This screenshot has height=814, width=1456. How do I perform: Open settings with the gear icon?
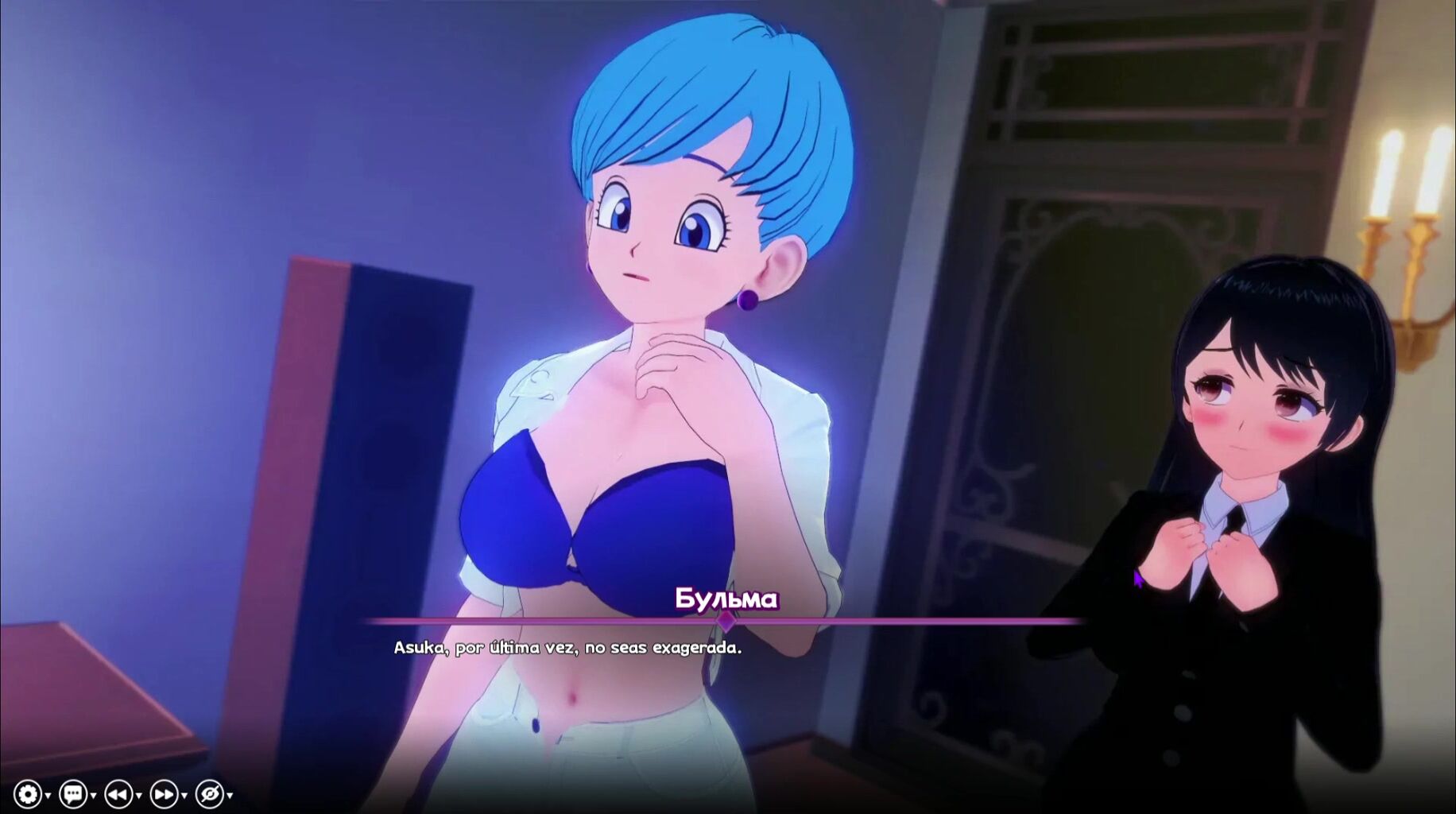point(28,793)
